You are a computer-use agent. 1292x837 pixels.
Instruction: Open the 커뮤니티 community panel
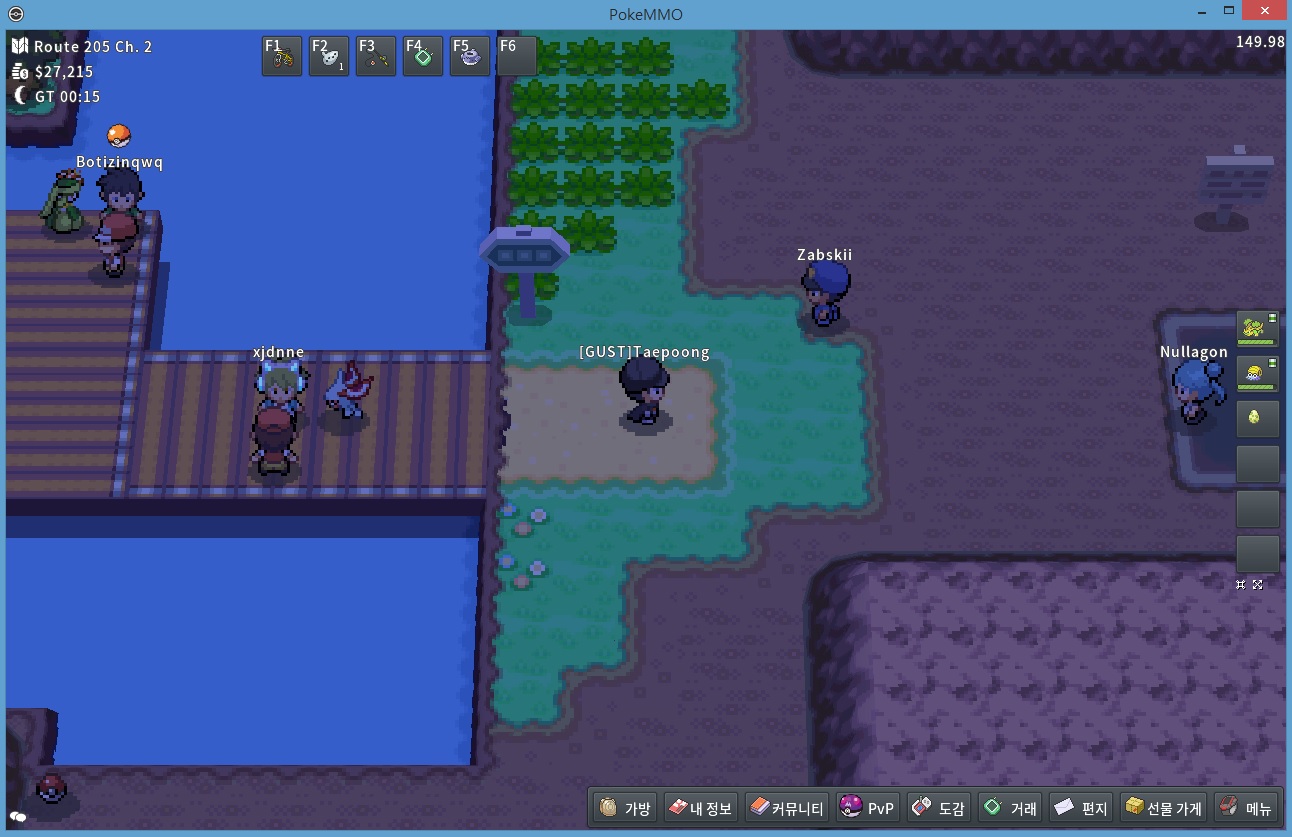point(787,807)
